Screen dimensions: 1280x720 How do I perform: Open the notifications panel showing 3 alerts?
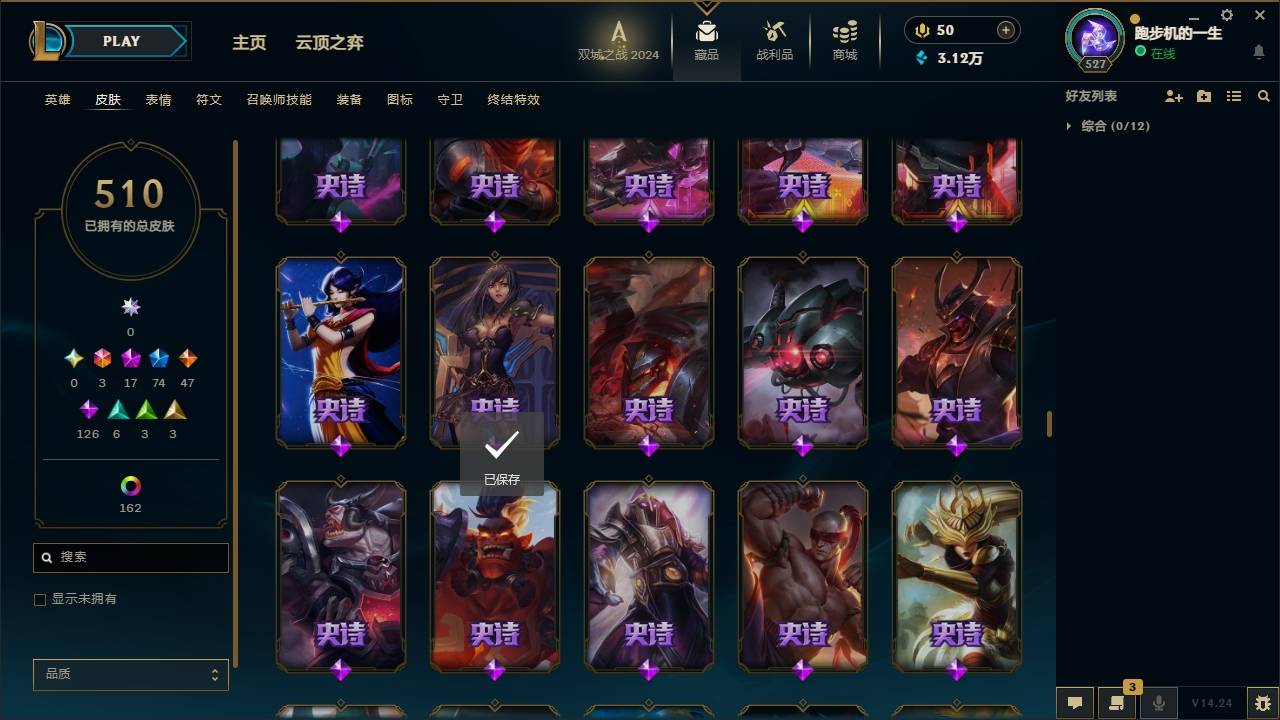click(1117, 703)
